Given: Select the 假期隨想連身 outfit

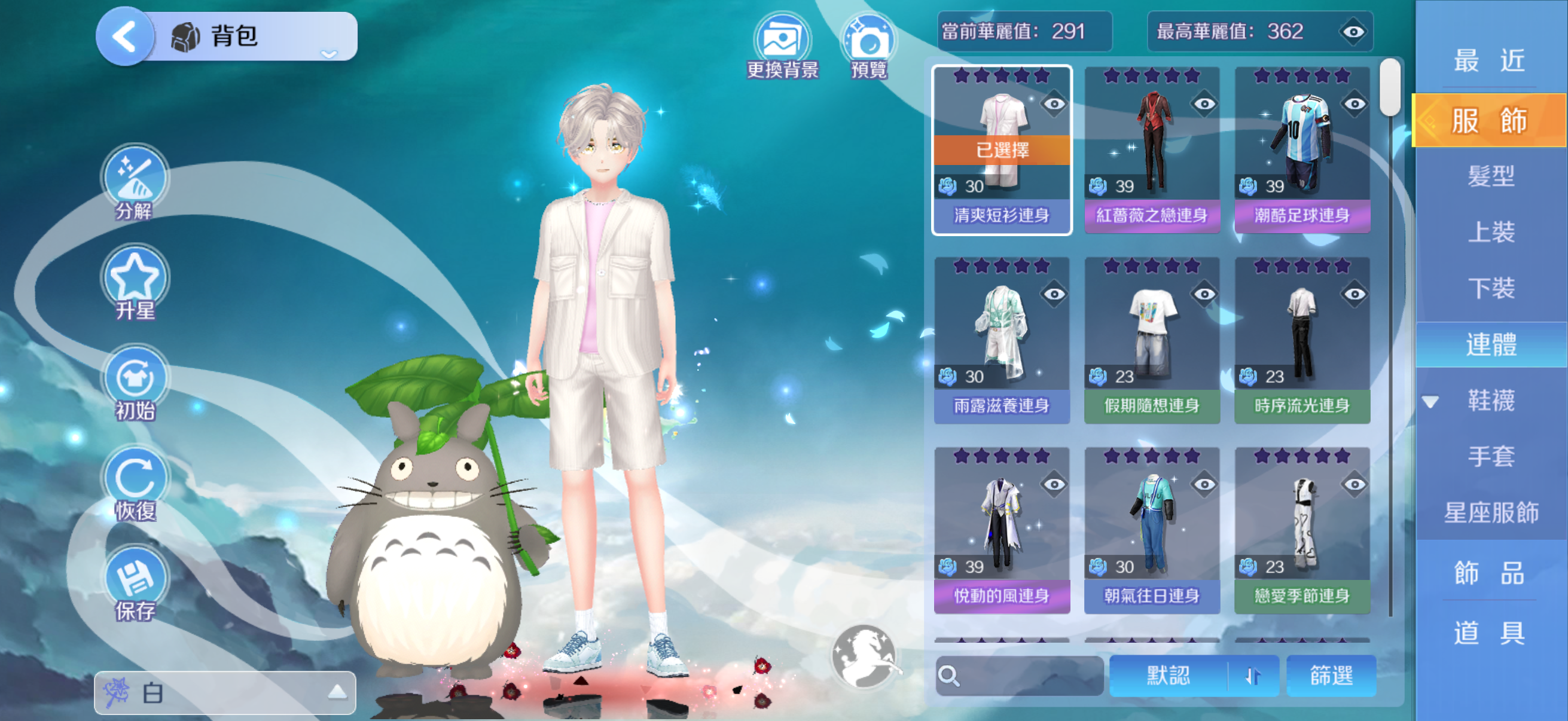Looking at the screenshot, I should [1152, 340].
